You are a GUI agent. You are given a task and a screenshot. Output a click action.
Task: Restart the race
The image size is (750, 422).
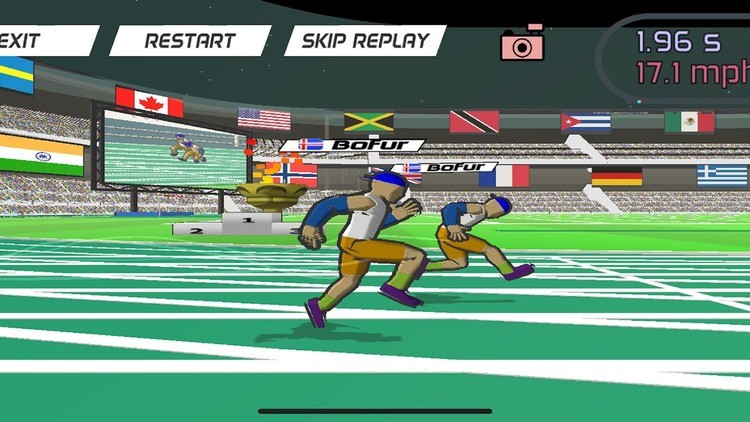(190, 41)
